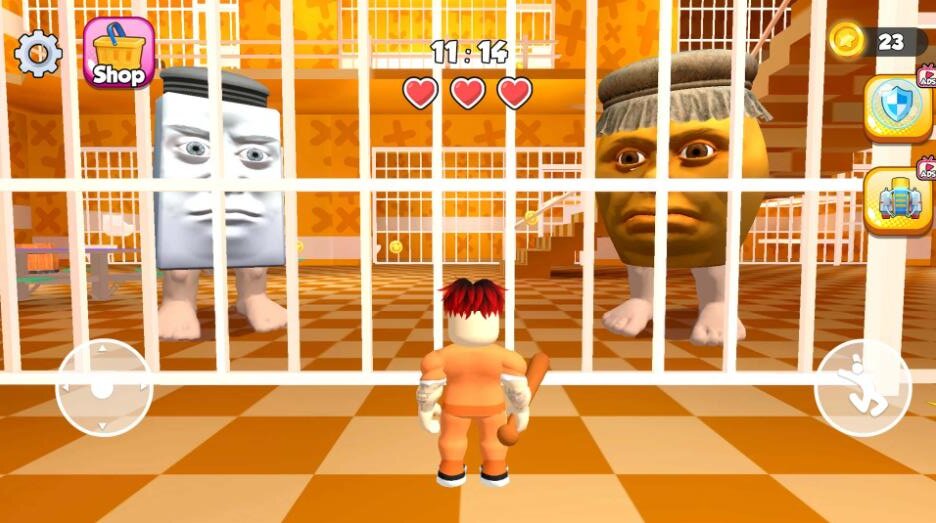The width and height of the screenshot is (936, 523).
Task: Open the settings gear menu
Action: click(x=38, y=53)
